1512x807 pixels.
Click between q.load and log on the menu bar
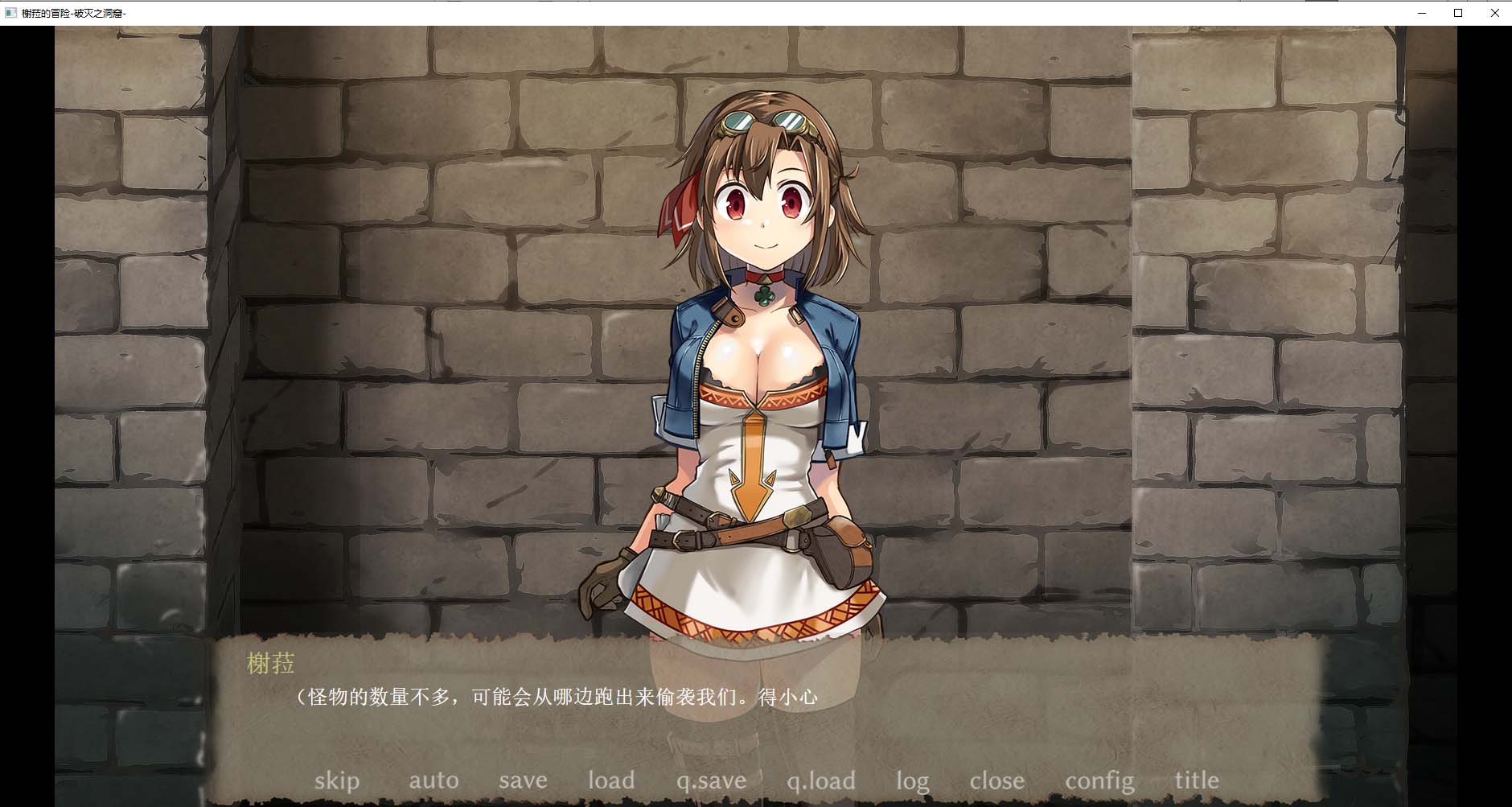(x=866, y=779)
